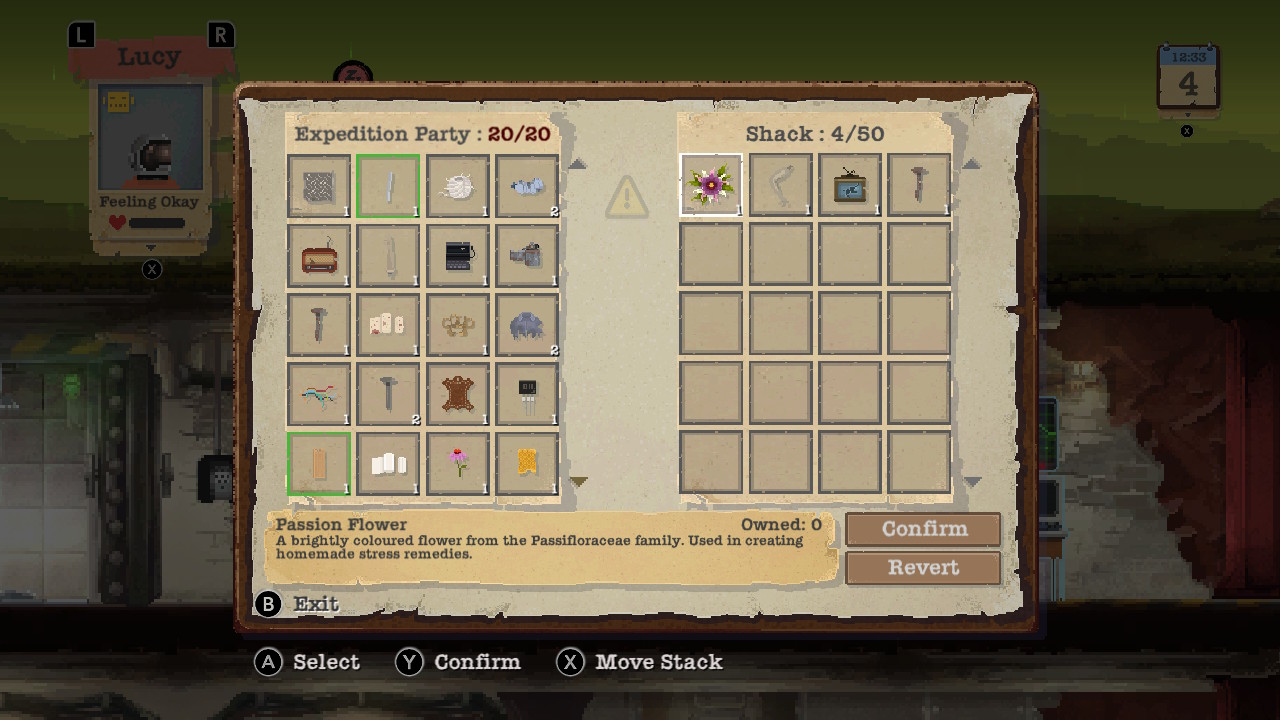This screenshot has height=720, width=1280.
Task: Select the TV in Shack storage
Action: [x=849, y=184]
